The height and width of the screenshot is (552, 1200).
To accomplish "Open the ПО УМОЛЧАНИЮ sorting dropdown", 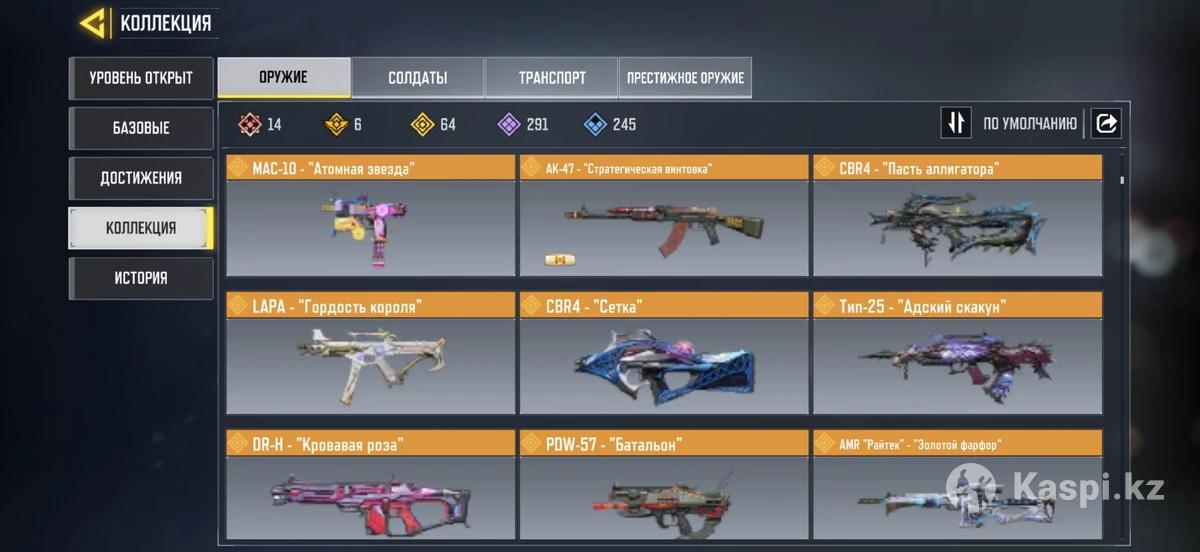I will (1029, 124).
